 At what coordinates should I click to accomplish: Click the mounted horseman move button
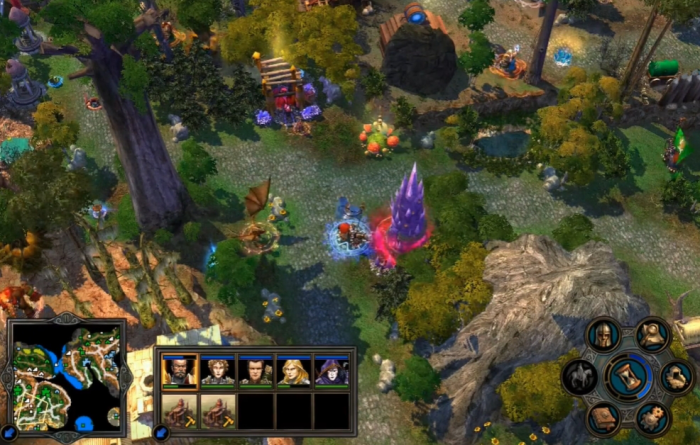(580, 378)
